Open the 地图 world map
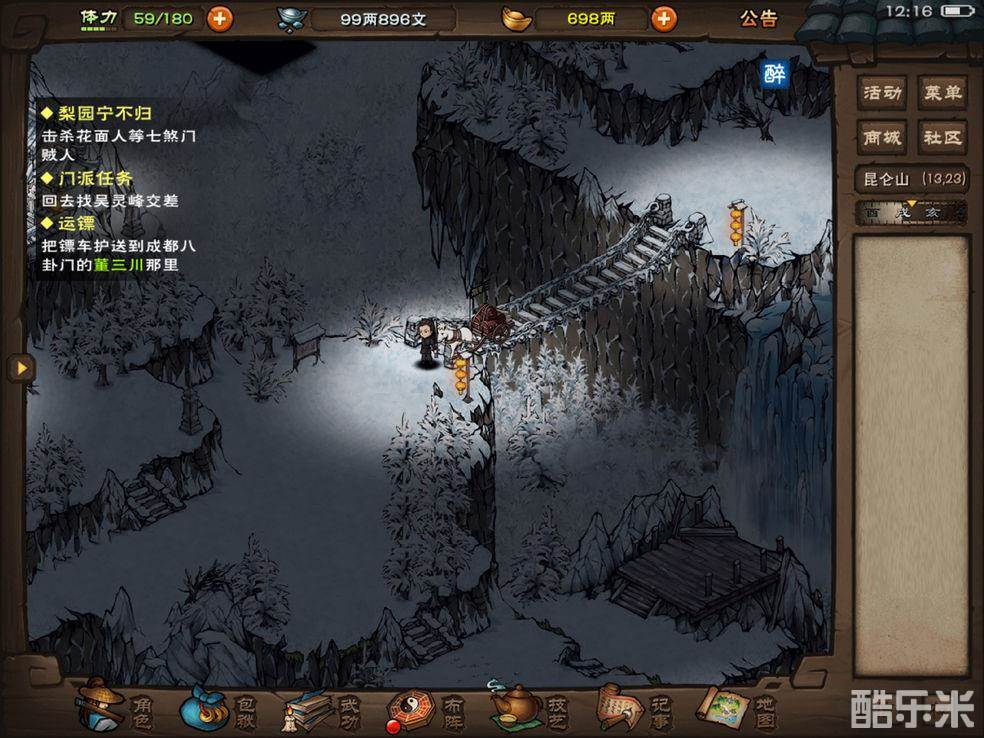The height and width of the screenshot is (738, 984). [x=740, y=709]
